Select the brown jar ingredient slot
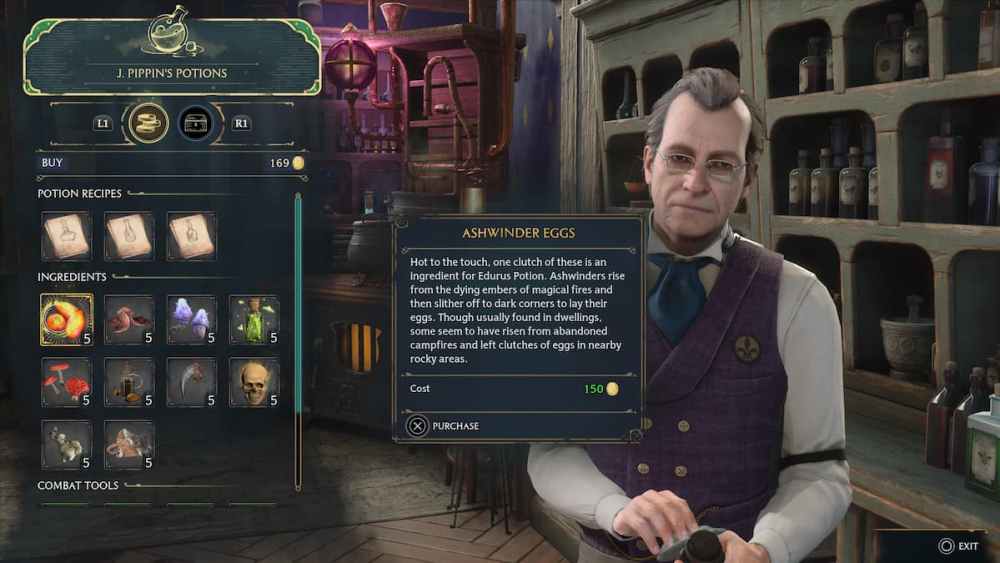The width and height of the screenshot is (1000, 563). (129, 382)
